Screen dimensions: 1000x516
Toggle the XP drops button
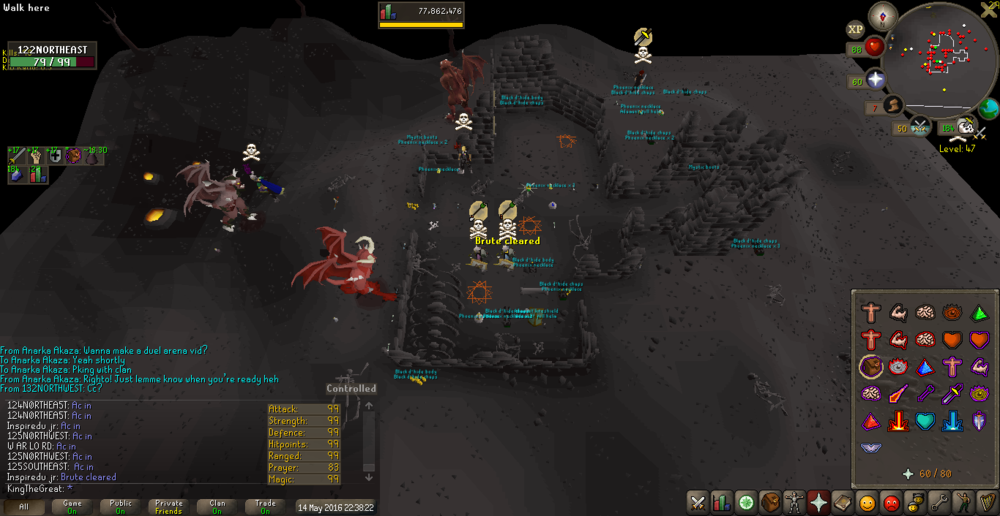855,30
